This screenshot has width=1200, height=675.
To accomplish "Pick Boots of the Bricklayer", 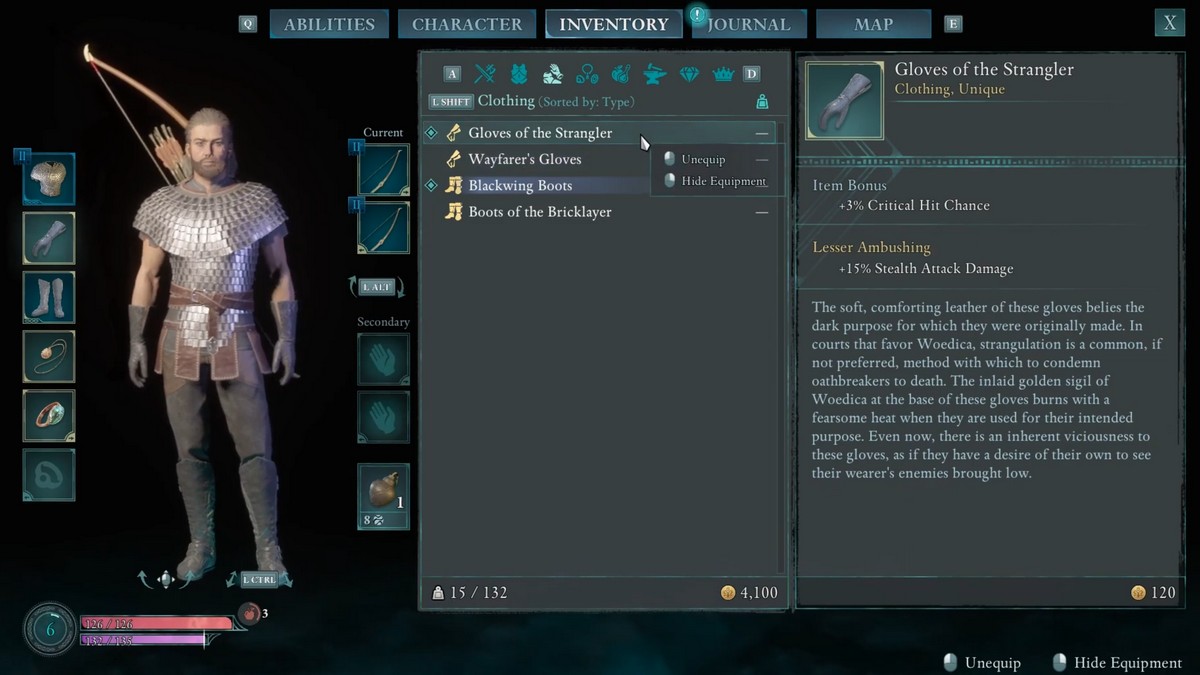I will [x=540, y=212].
